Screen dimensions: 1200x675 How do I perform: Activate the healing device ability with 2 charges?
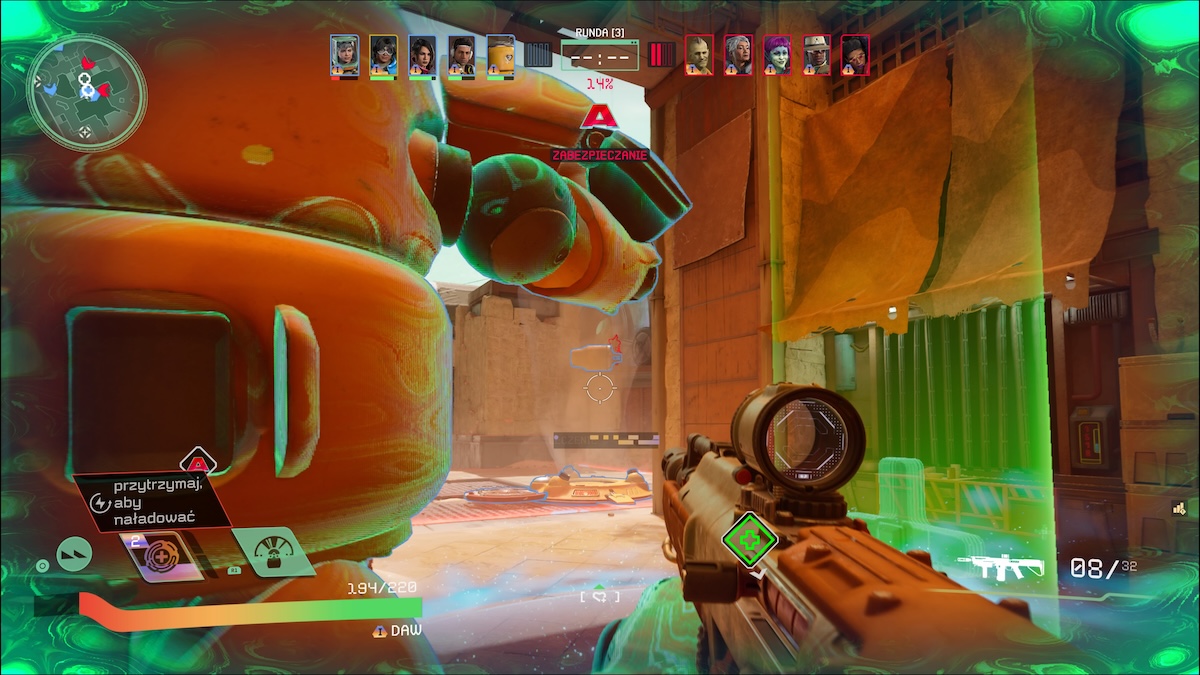160,555
